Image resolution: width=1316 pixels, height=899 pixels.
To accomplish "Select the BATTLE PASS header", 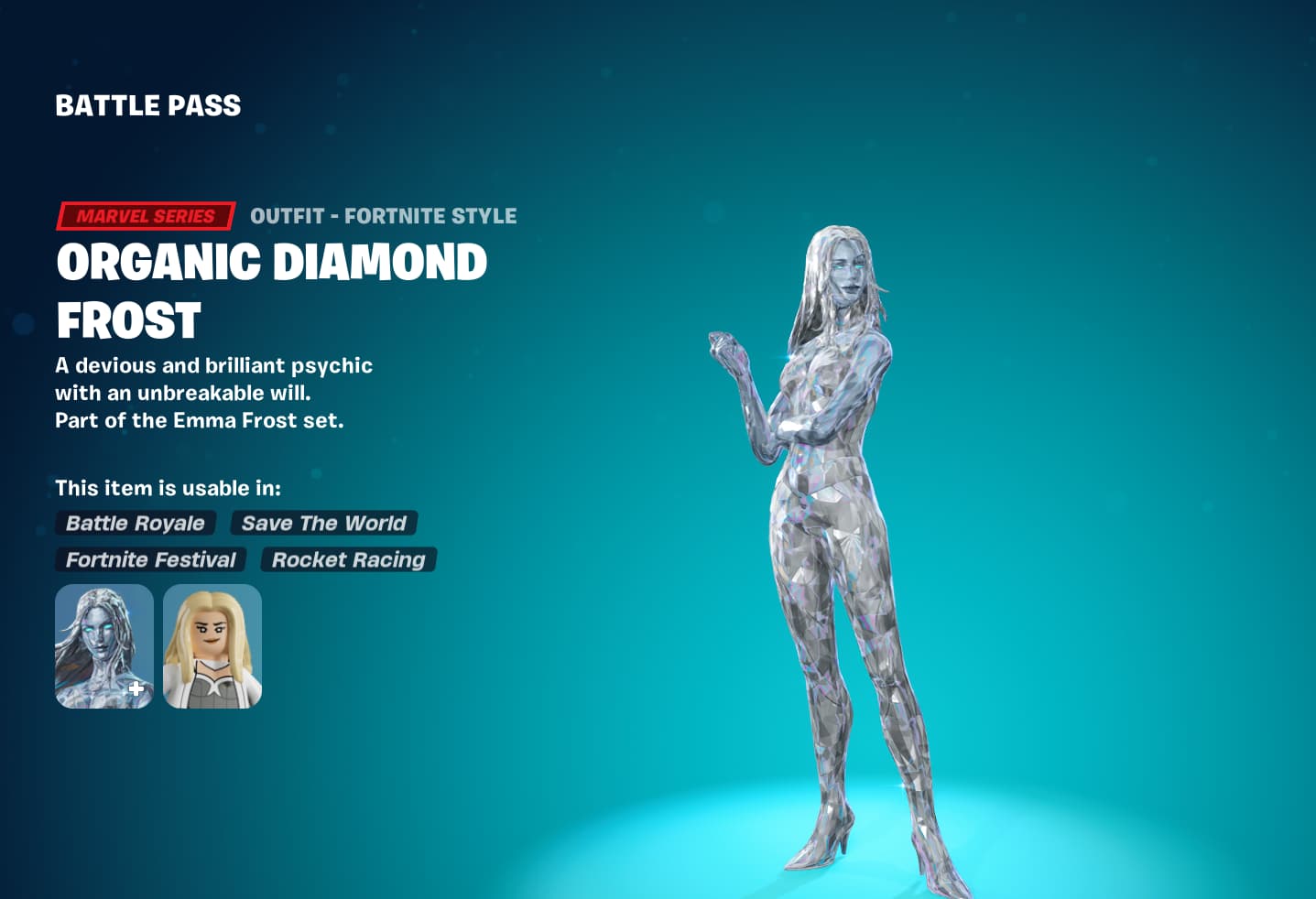I will (x=147, y=104).
